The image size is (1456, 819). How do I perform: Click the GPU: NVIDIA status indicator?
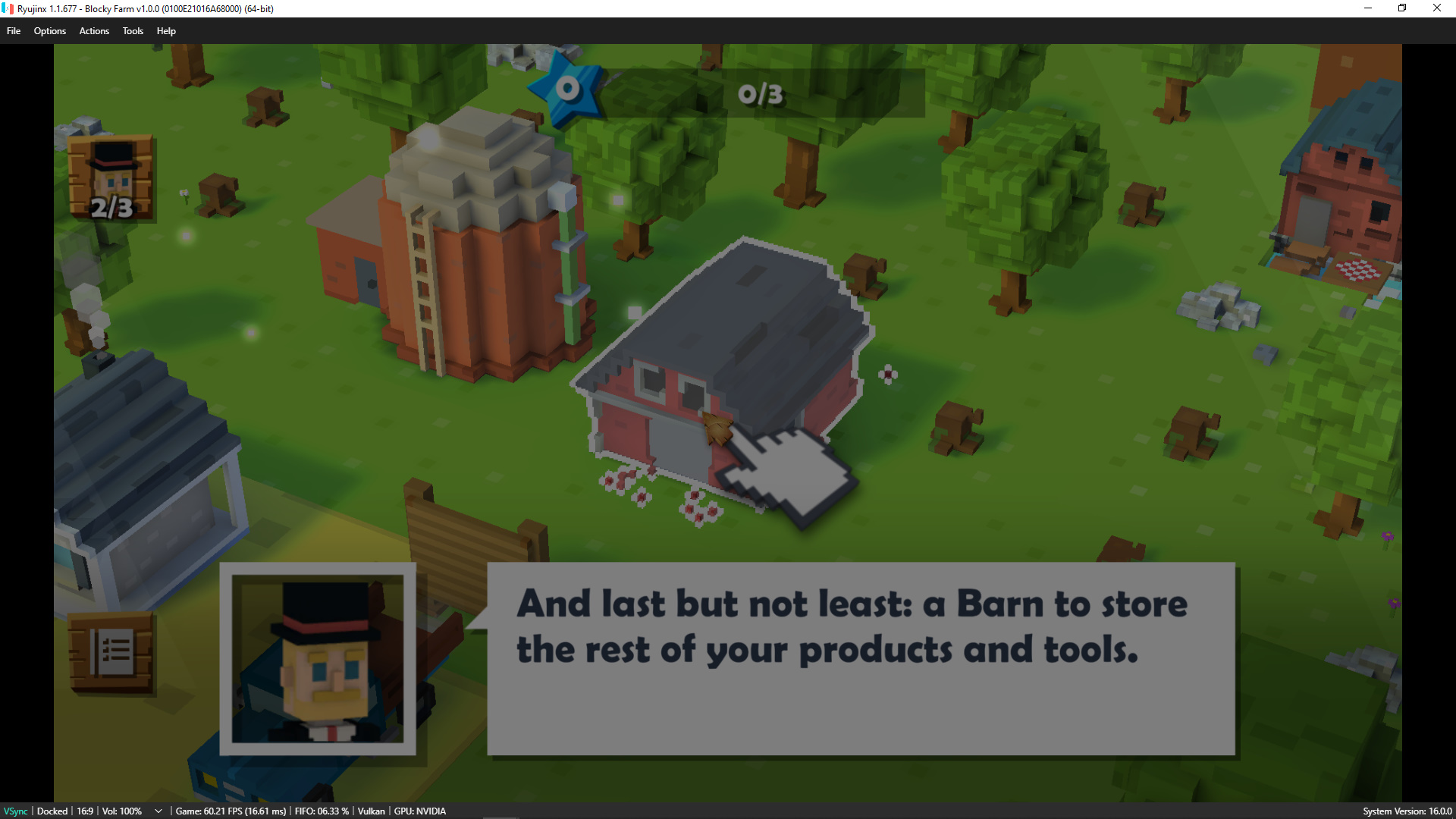(x=419, y=811)
